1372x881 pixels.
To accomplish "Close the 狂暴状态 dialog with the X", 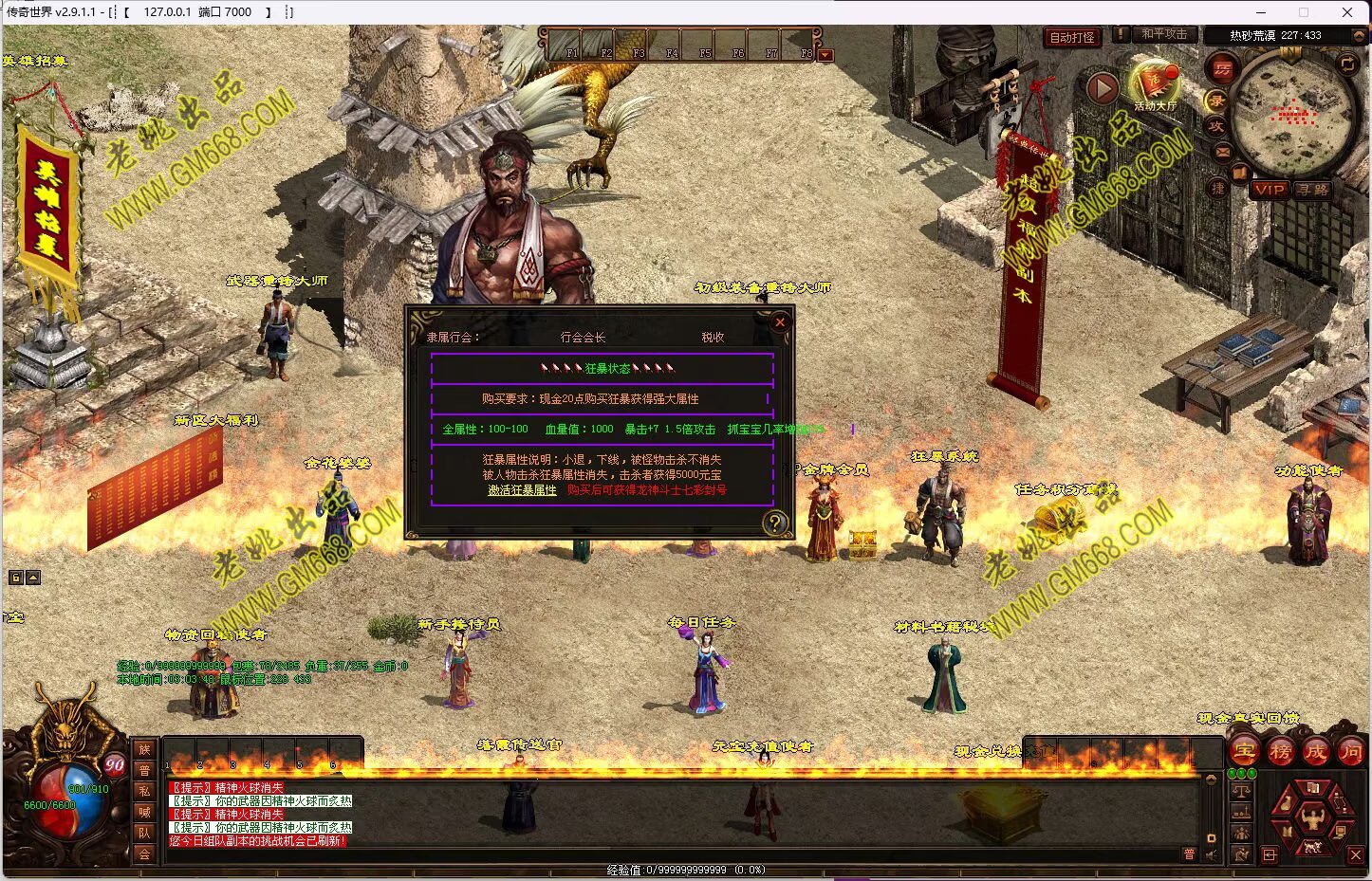I will pos(780,322).
